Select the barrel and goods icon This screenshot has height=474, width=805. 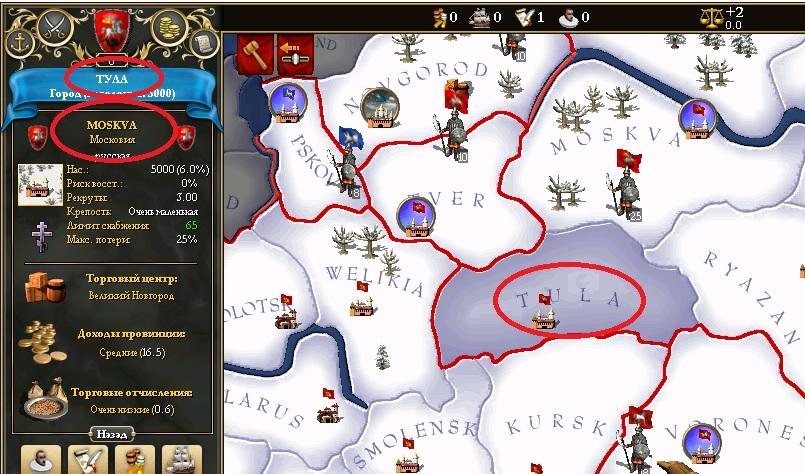(134, 460)
